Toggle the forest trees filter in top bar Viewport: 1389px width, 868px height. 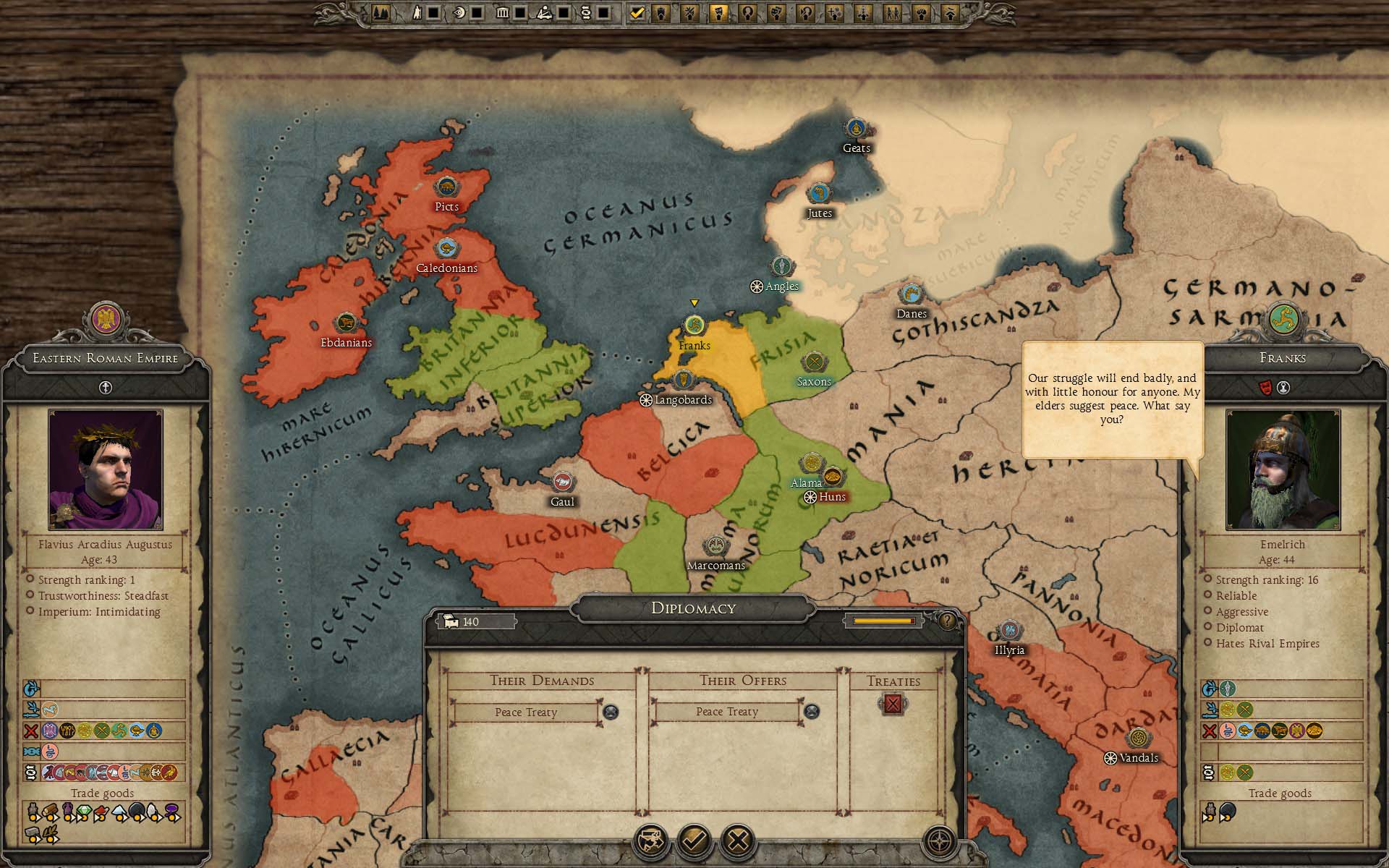pos(381,12)
